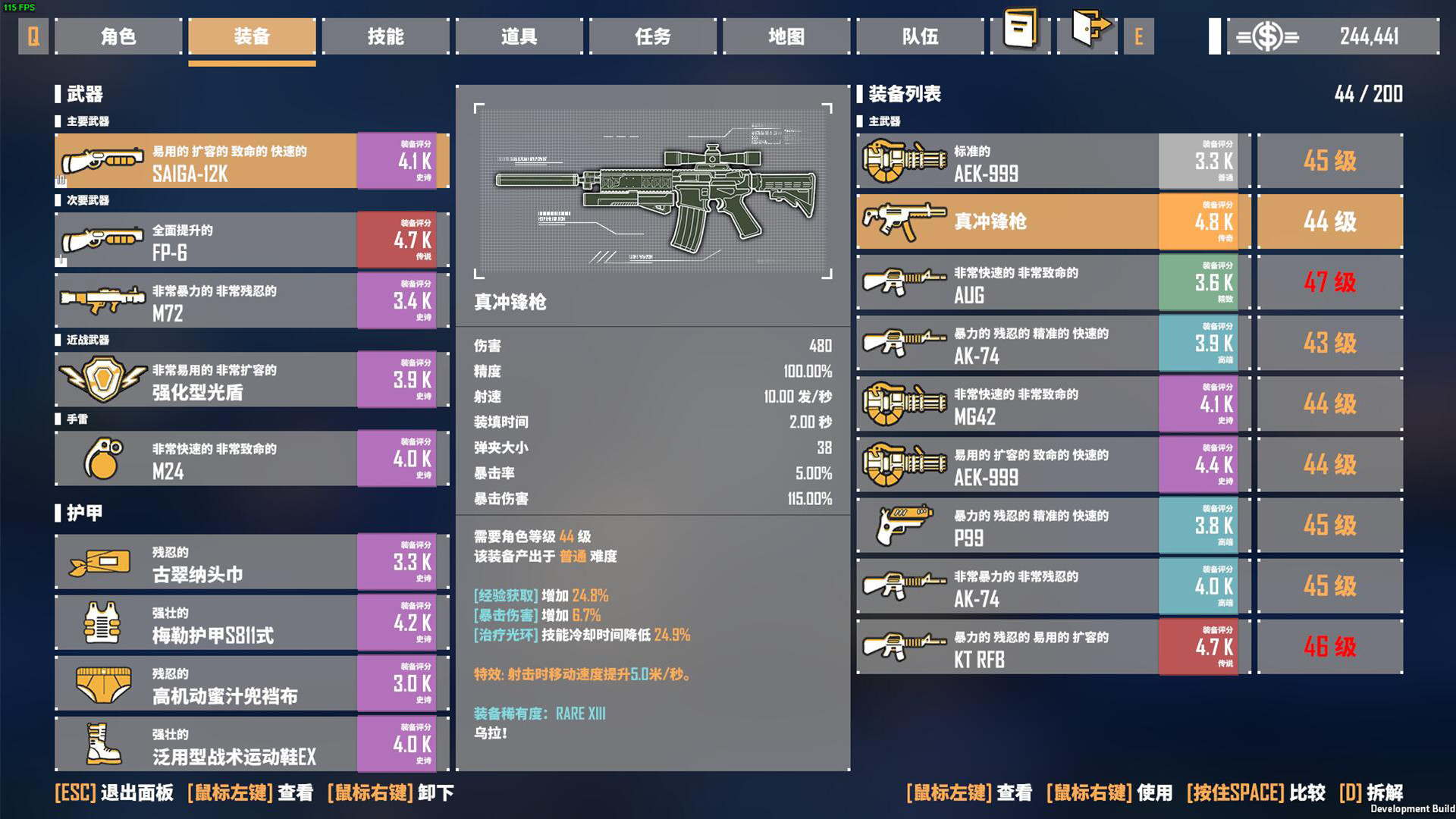The image size is (1456, 819).
Task: Click the 4.8 K gear score badge
Action: [x=1198, y=221]
